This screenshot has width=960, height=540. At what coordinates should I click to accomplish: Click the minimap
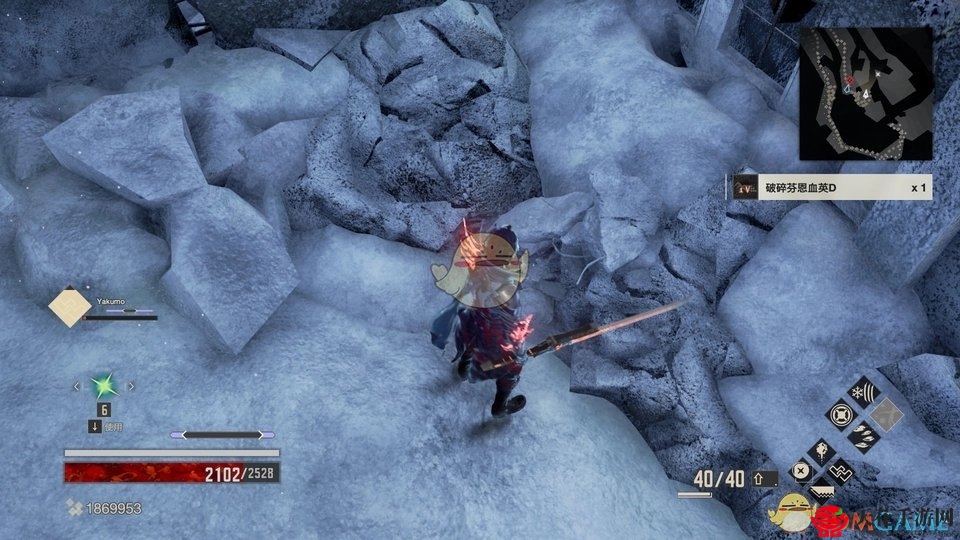(x=866, y=93)
